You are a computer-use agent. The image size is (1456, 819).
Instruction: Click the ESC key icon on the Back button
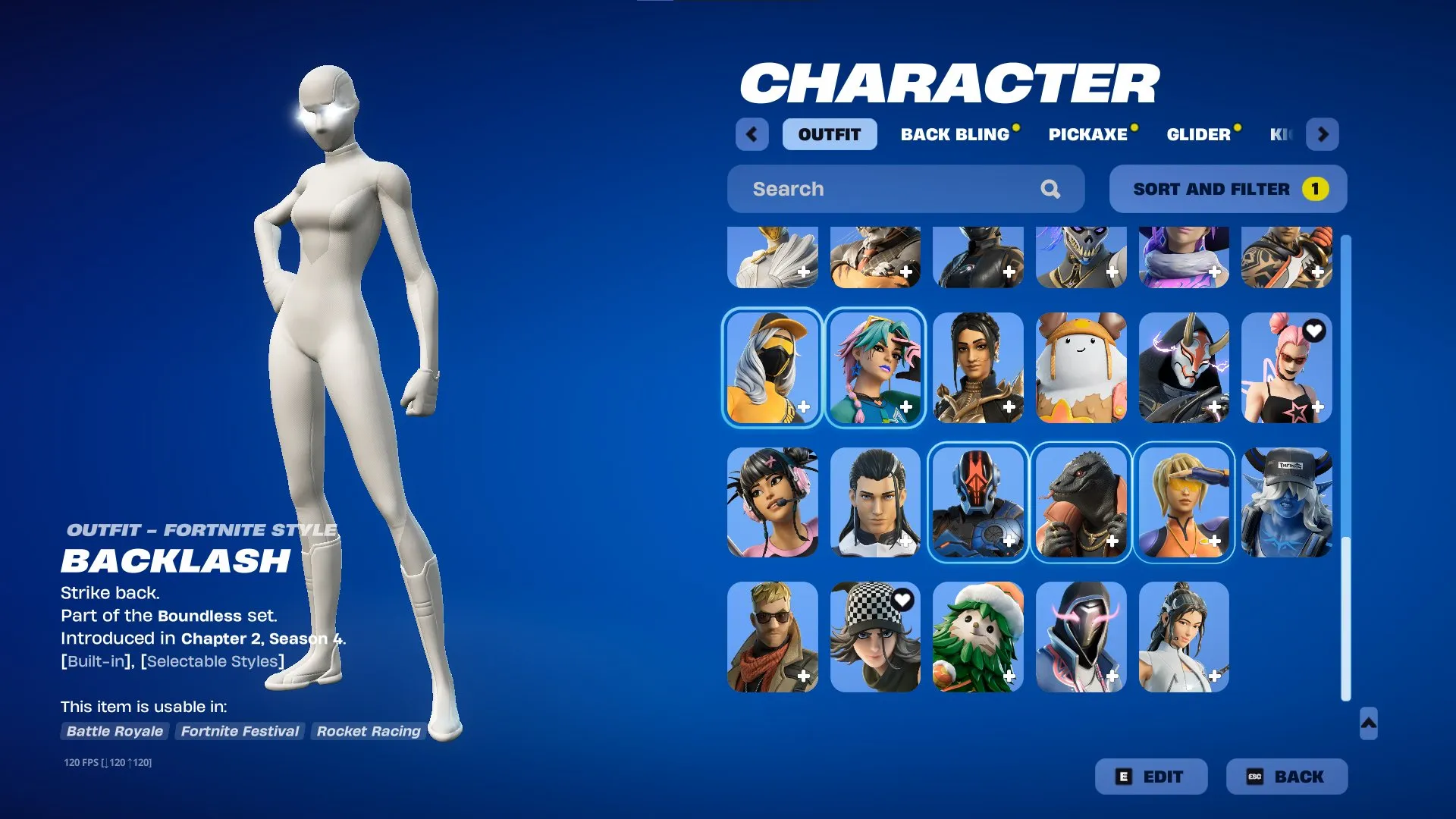pos(1255,777)
